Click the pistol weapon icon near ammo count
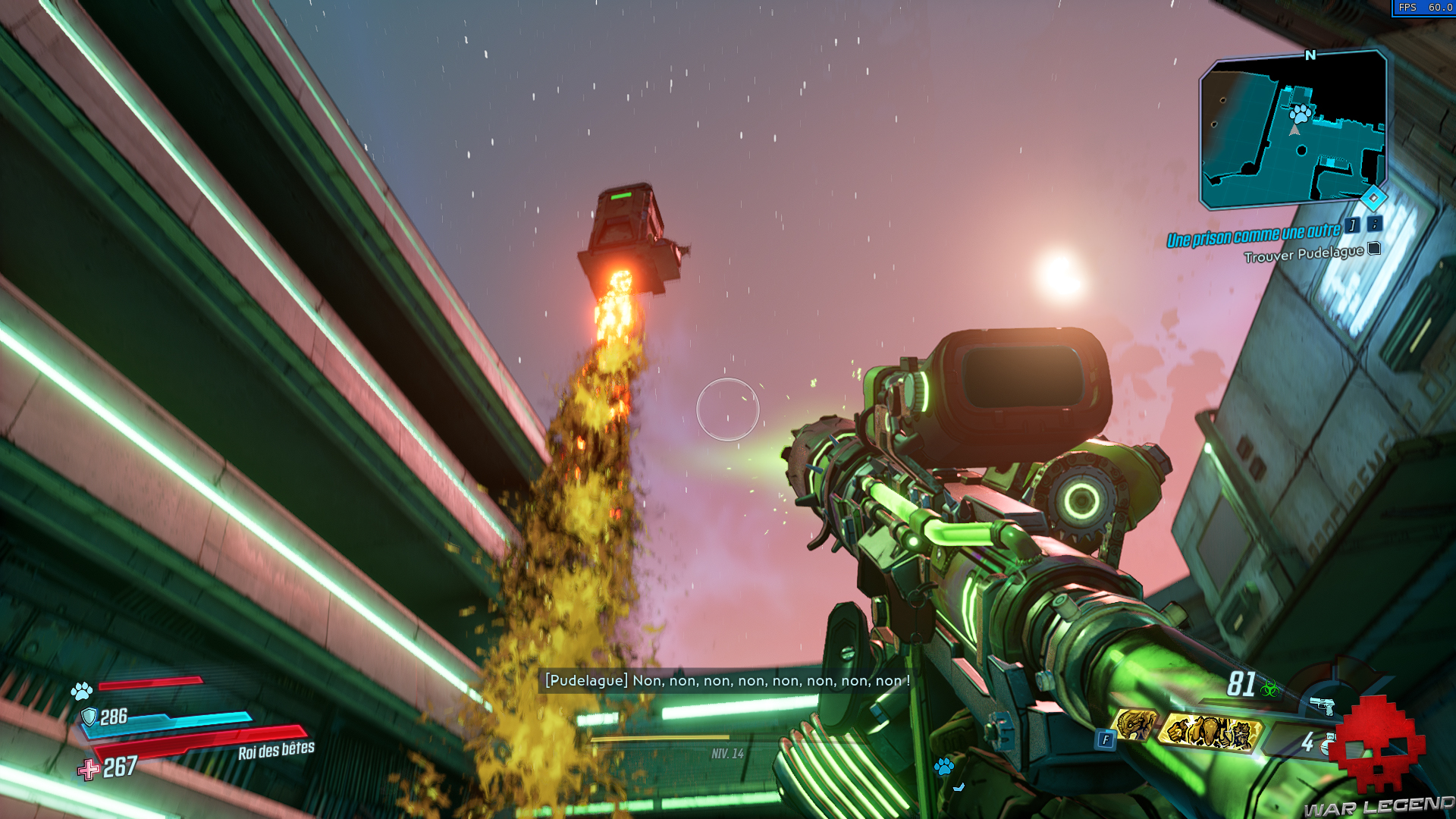Image resolution: width=1456 pixels, height=819 pixels. click(1323, 705)
